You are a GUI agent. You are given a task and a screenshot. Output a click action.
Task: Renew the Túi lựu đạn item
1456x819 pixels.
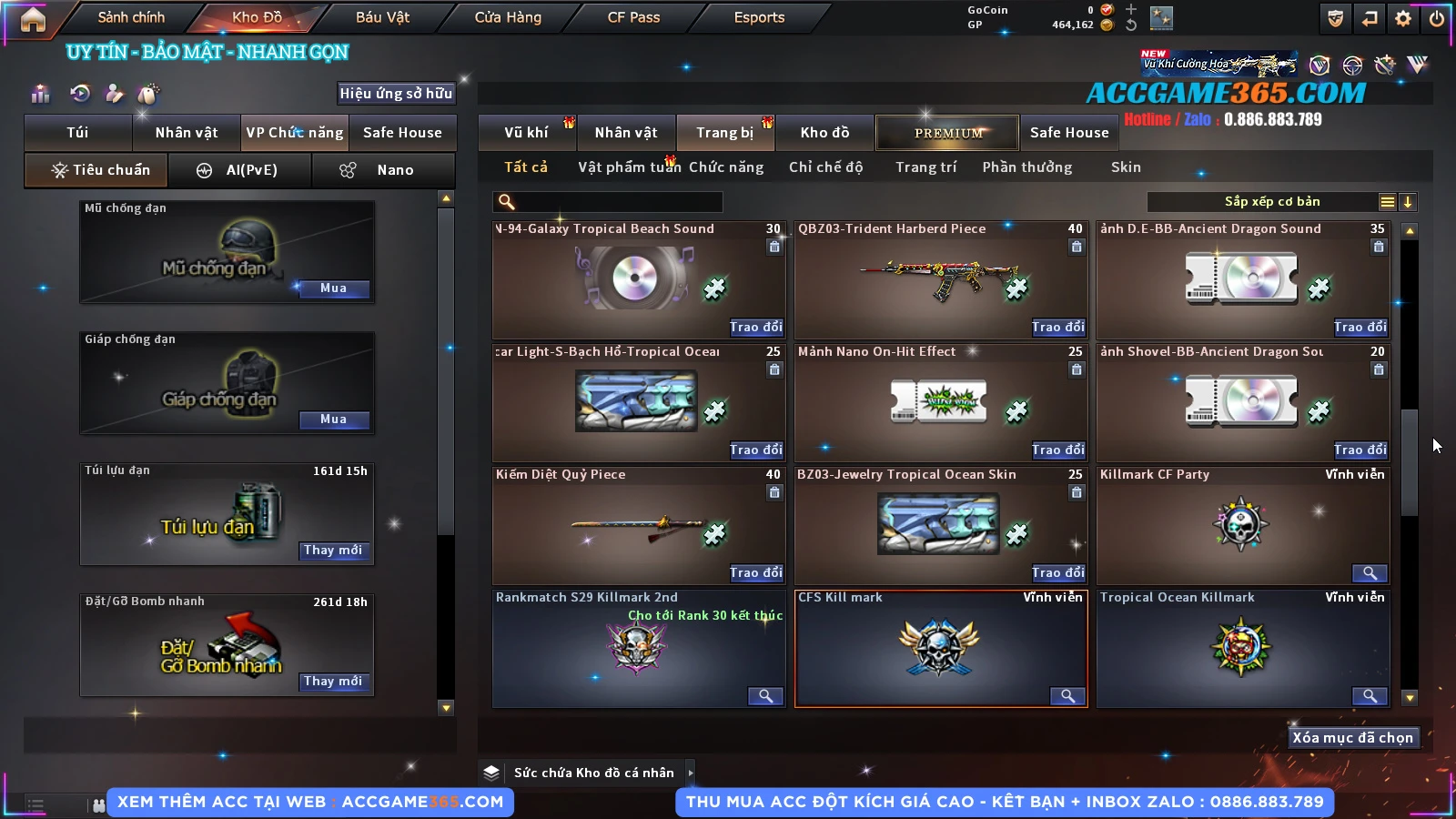click(333, 551)
